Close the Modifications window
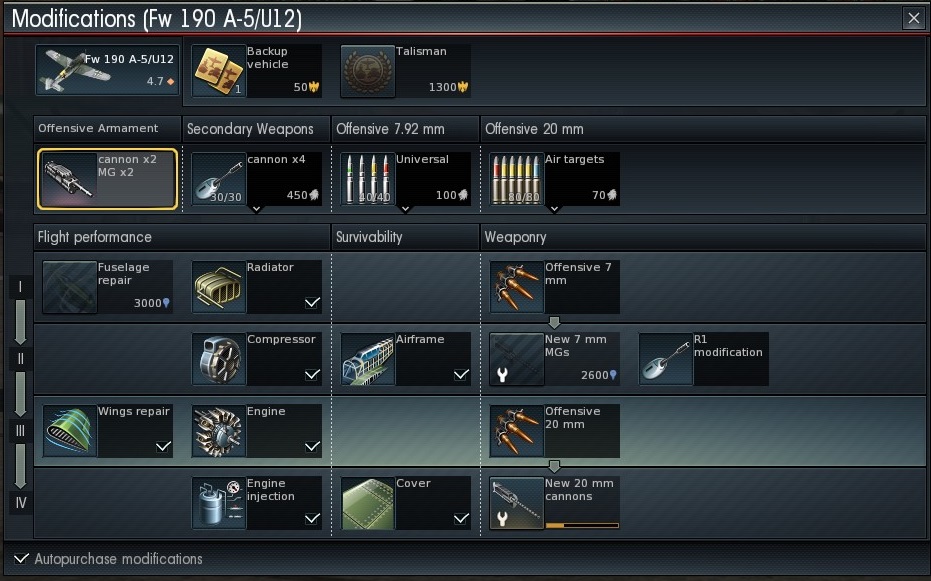The width and height of the screenshot is (931, 581). pos(913,18)
